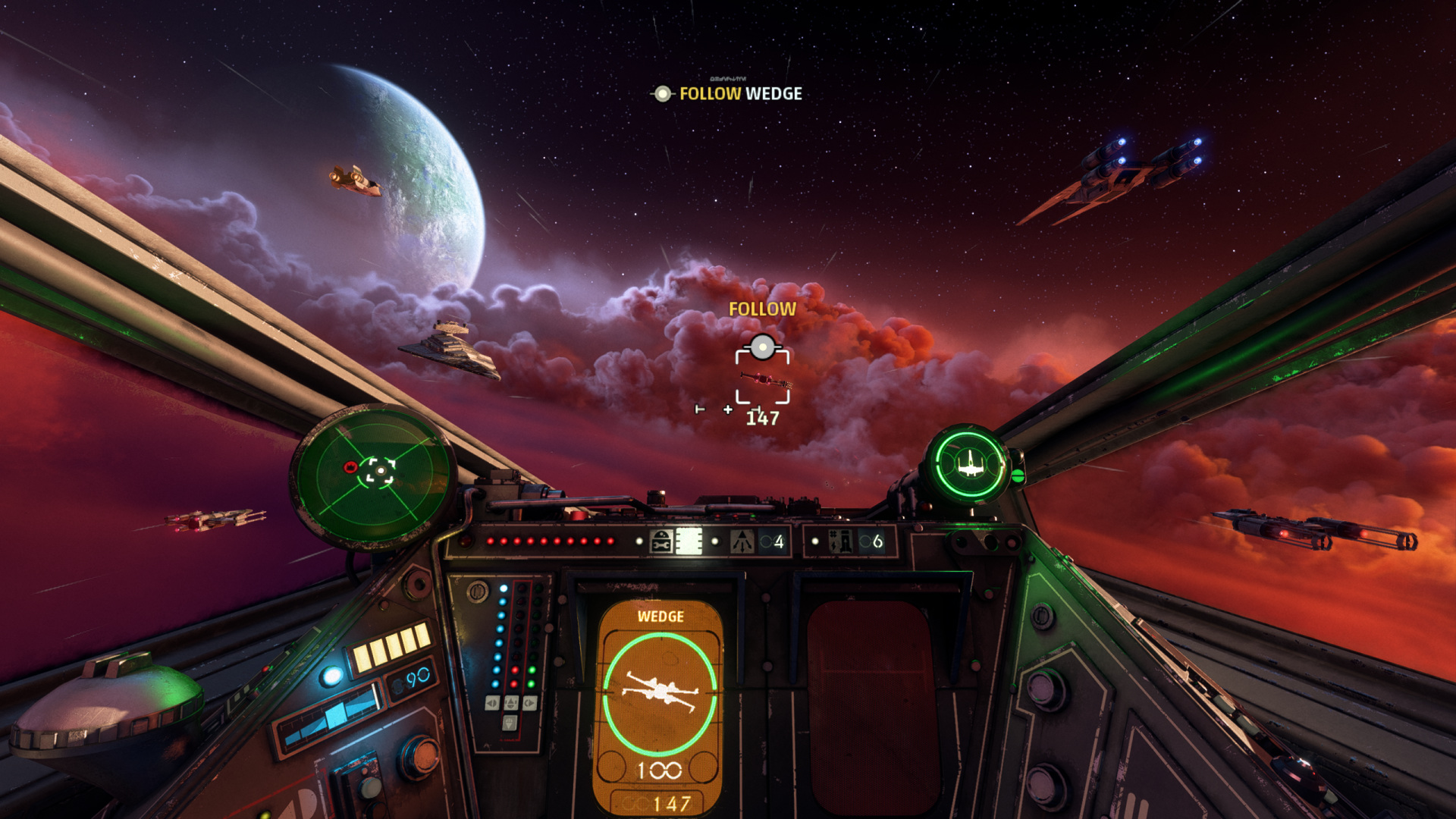This screenshot has height=819, width=1456.
Task: Click the Follow waypoint marker above the targeted ship
Action: (x=762, y=347)
